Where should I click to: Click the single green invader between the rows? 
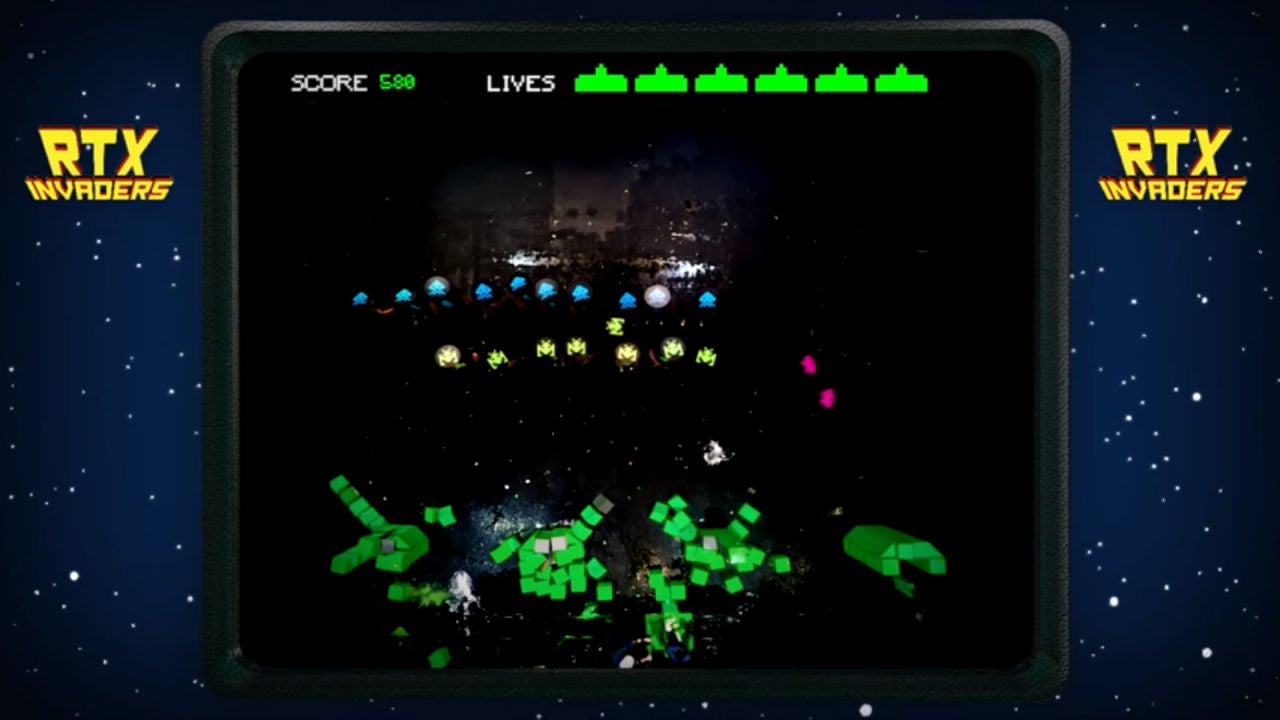(615, 324)
